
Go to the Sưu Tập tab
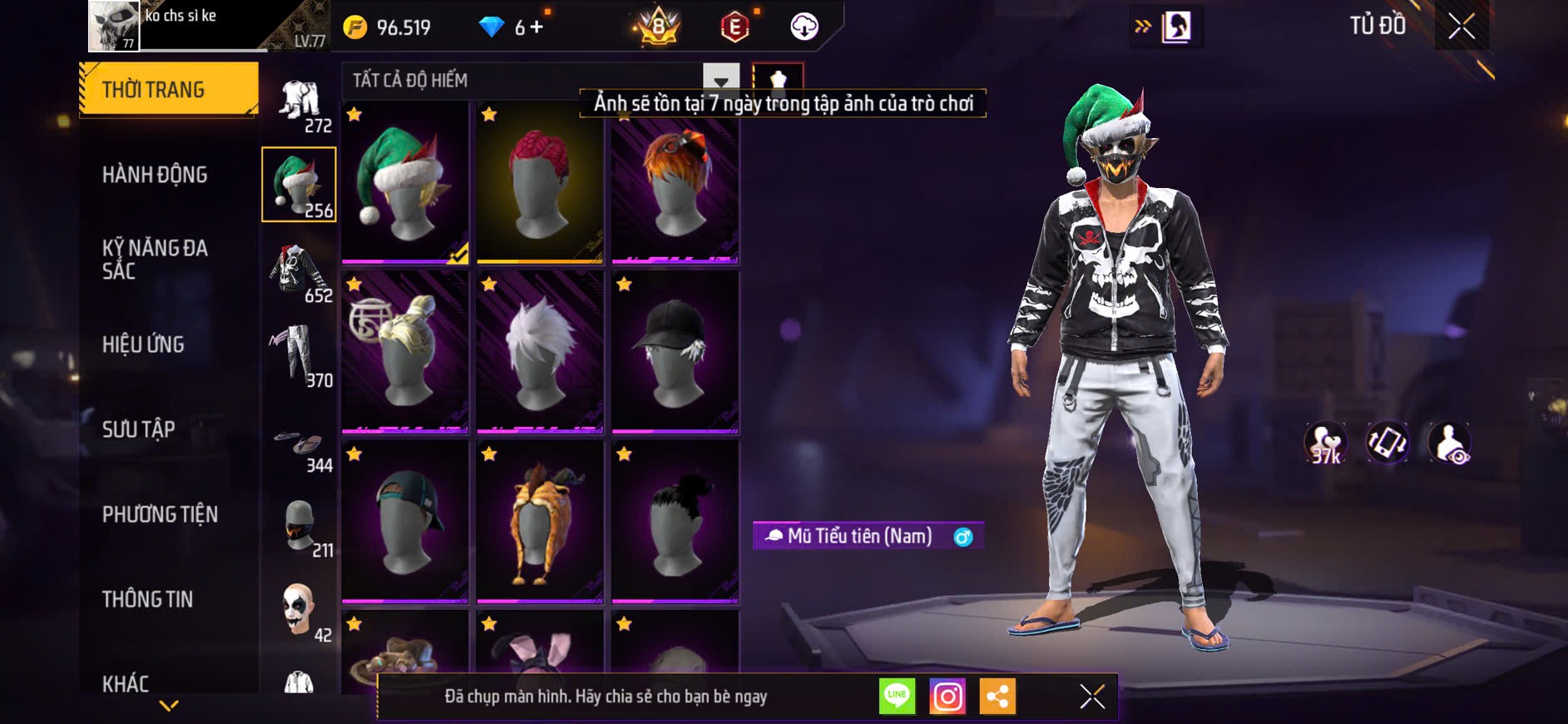pos(138,429)
